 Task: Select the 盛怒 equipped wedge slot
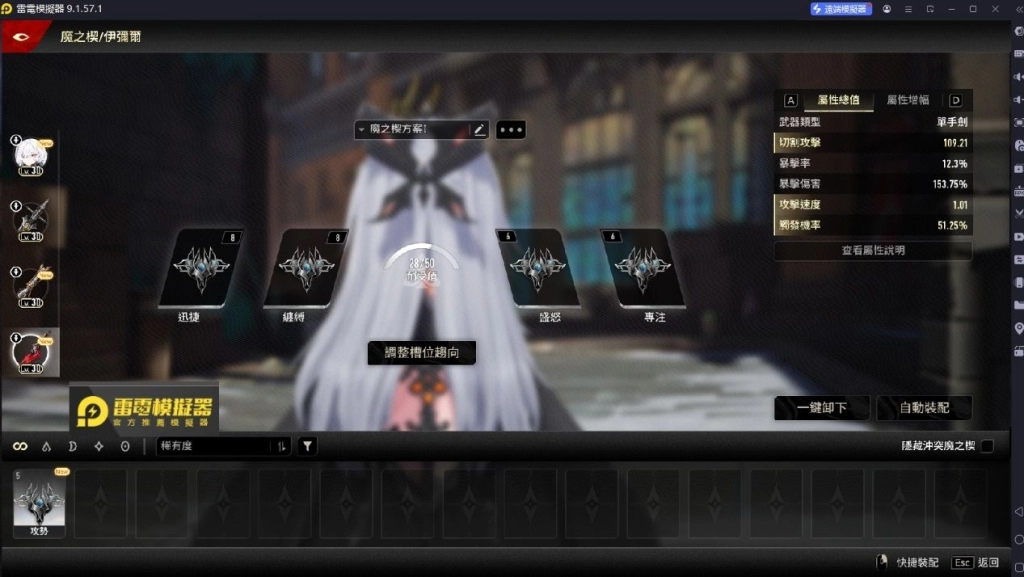tap(537, 267)
